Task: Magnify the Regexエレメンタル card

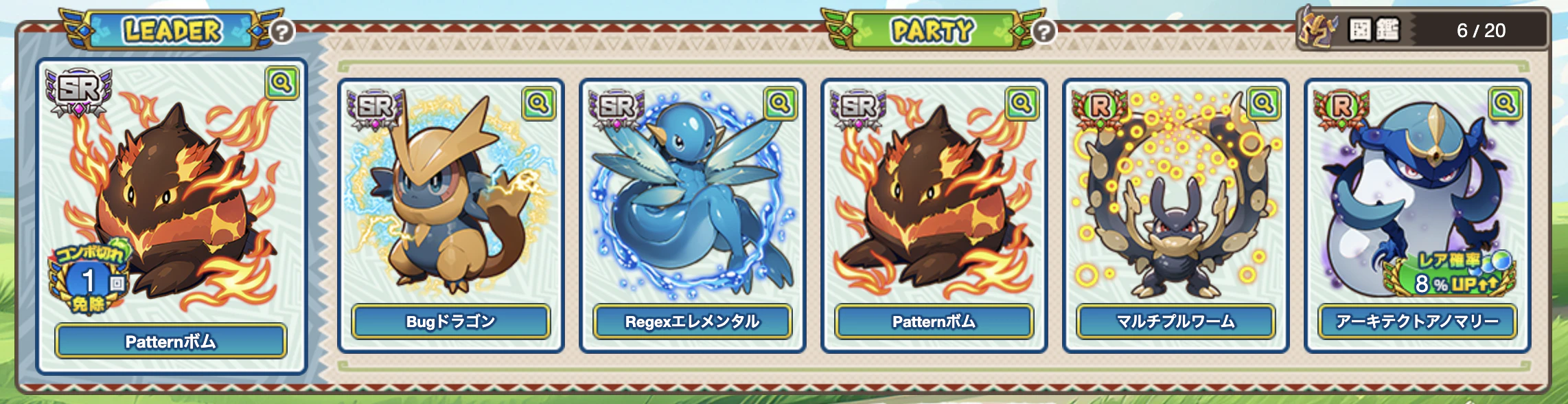Action: 780,104
